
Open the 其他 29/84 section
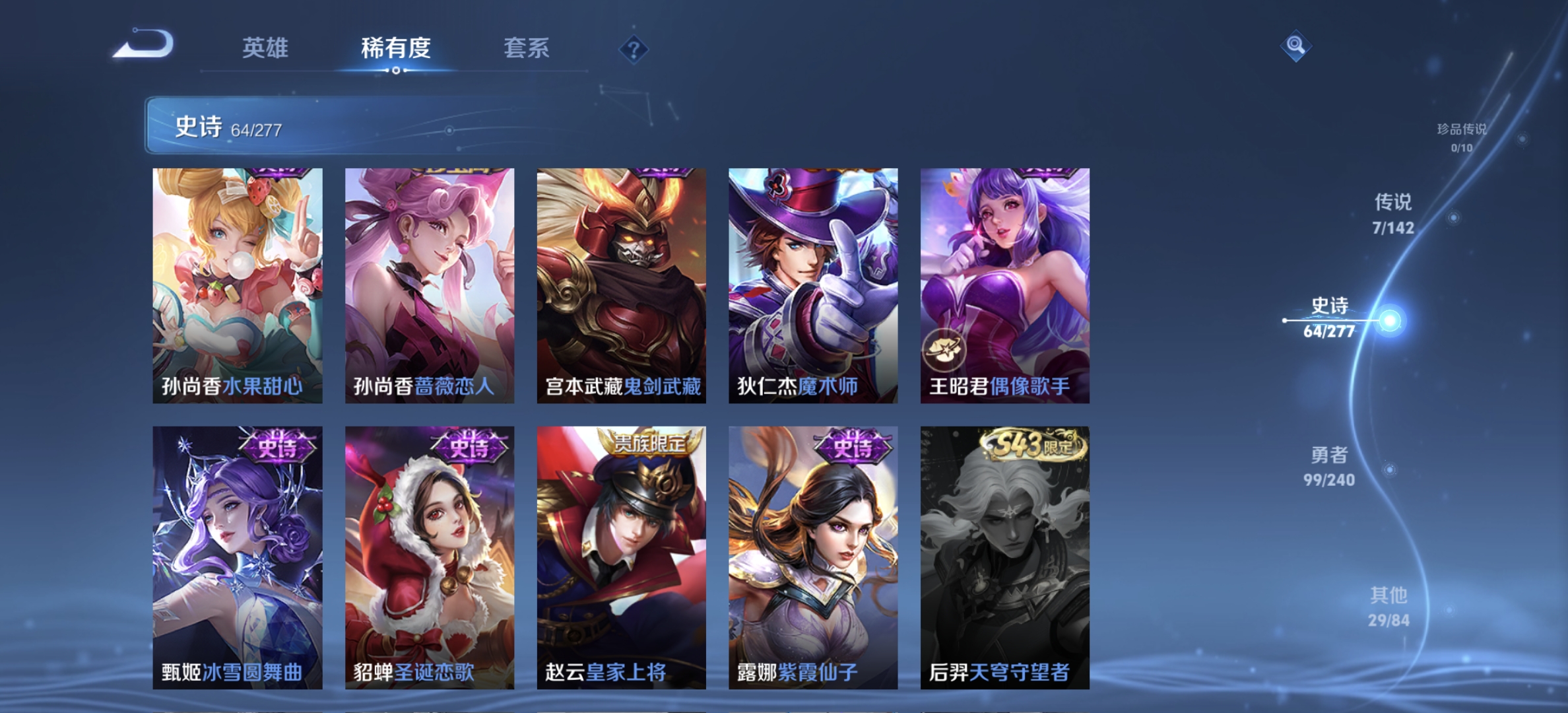coord(1389,604)
